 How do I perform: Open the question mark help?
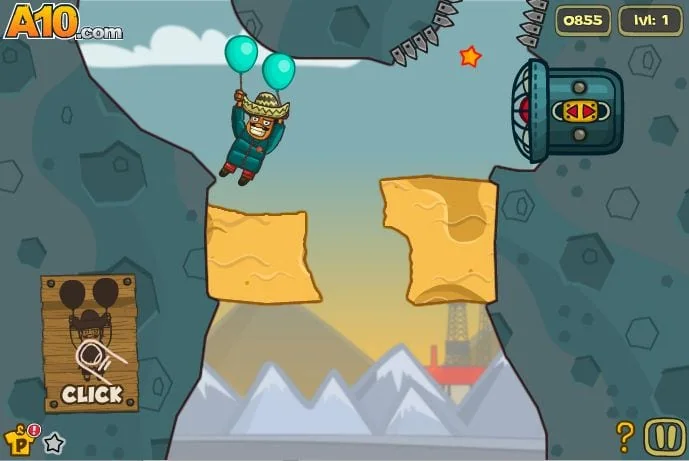(x=625, y=436)
